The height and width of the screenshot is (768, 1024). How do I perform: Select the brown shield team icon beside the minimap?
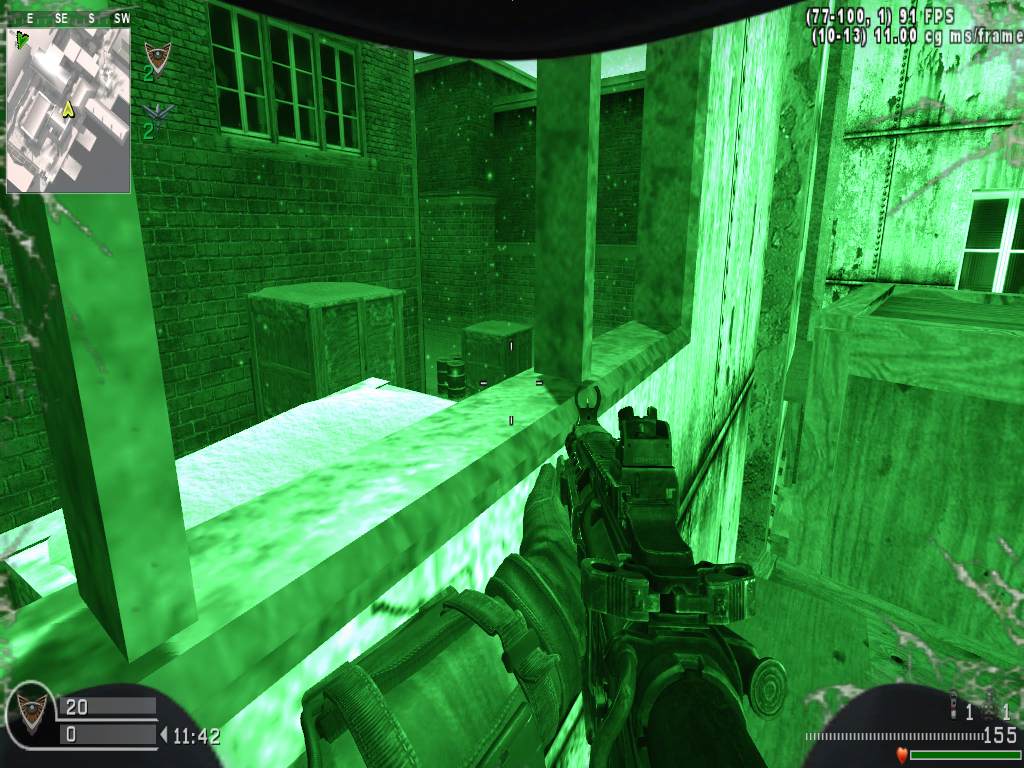(x=156, y=55)
